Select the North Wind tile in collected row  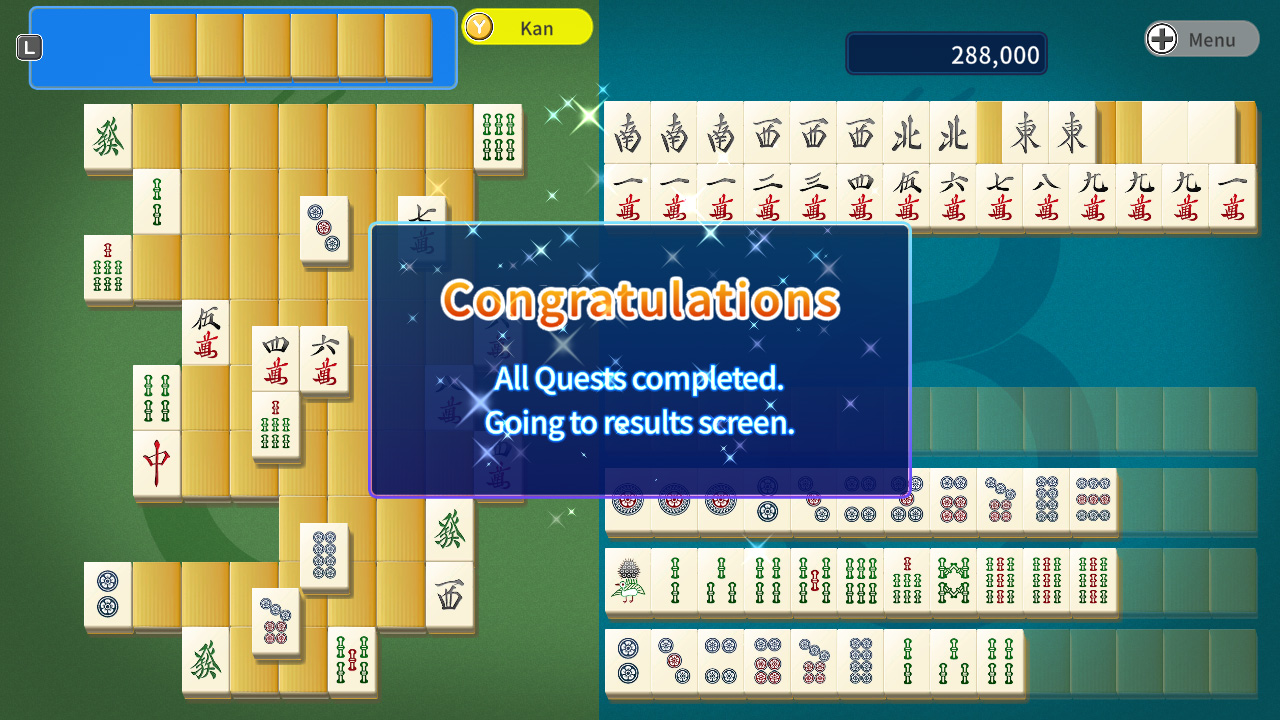tap(907, 133)
